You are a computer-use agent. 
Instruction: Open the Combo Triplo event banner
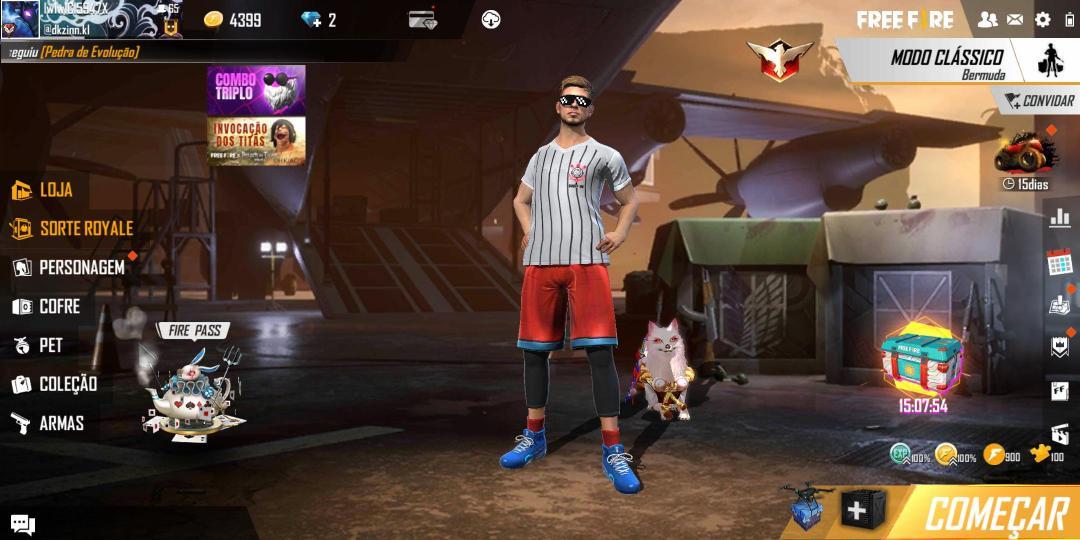[256, 90]
